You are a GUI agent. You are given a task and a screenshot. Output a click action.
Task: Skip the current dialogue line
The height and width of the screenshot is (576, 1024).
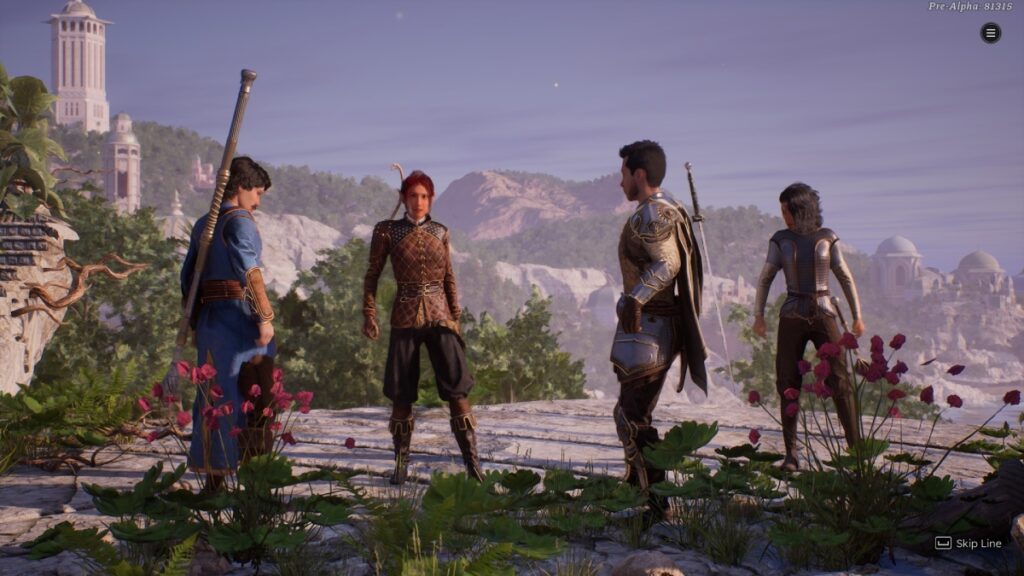(967, 543)
